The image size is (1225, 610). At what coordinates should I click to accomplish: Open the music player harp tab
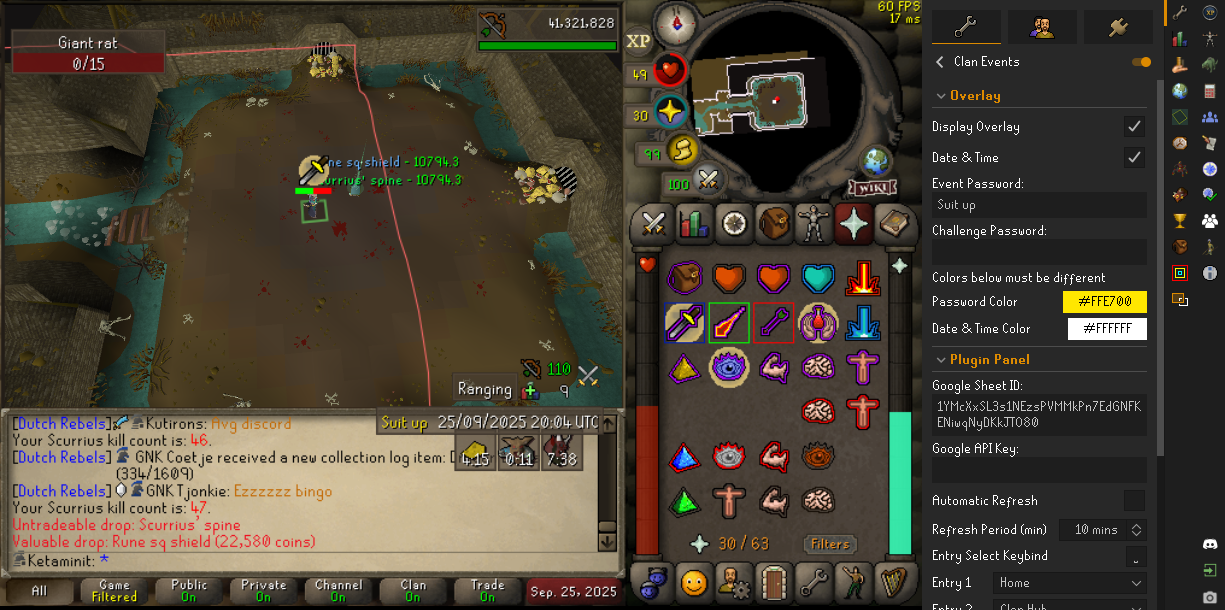[893, 580]
